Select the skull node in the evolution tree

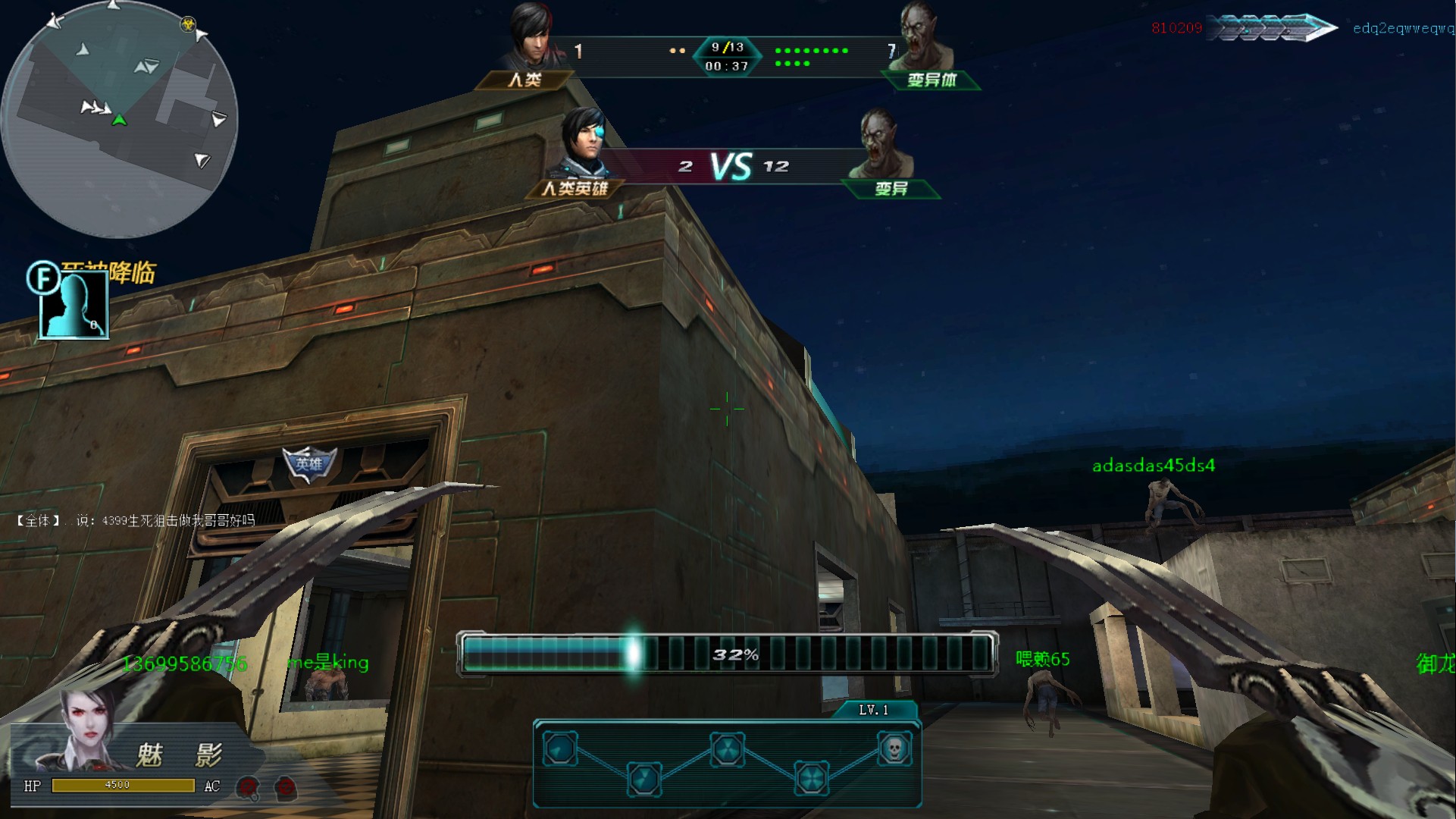pos(894,749)
